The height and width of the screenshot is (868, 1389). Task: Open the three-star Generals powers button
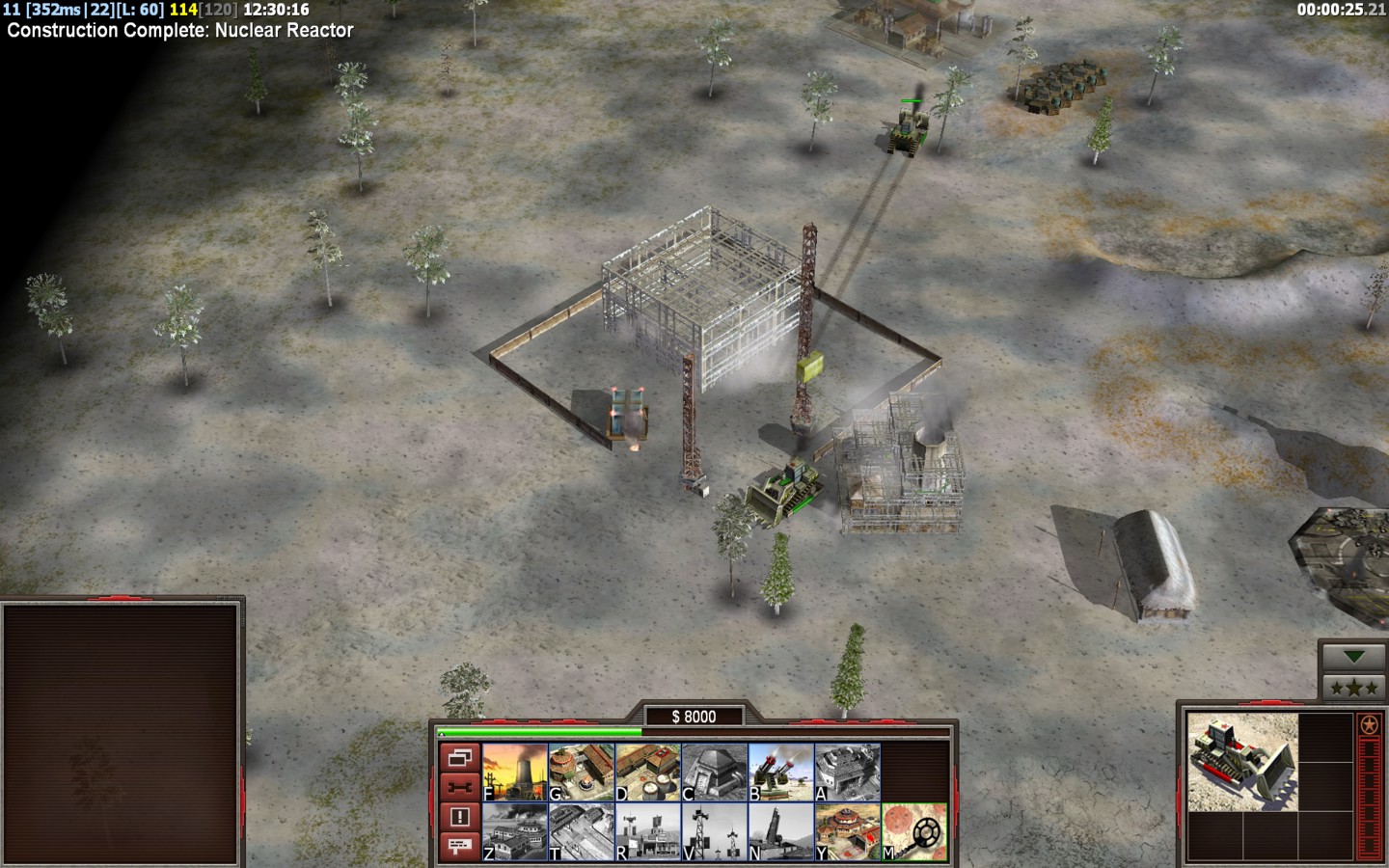[x=1354, y=688]
